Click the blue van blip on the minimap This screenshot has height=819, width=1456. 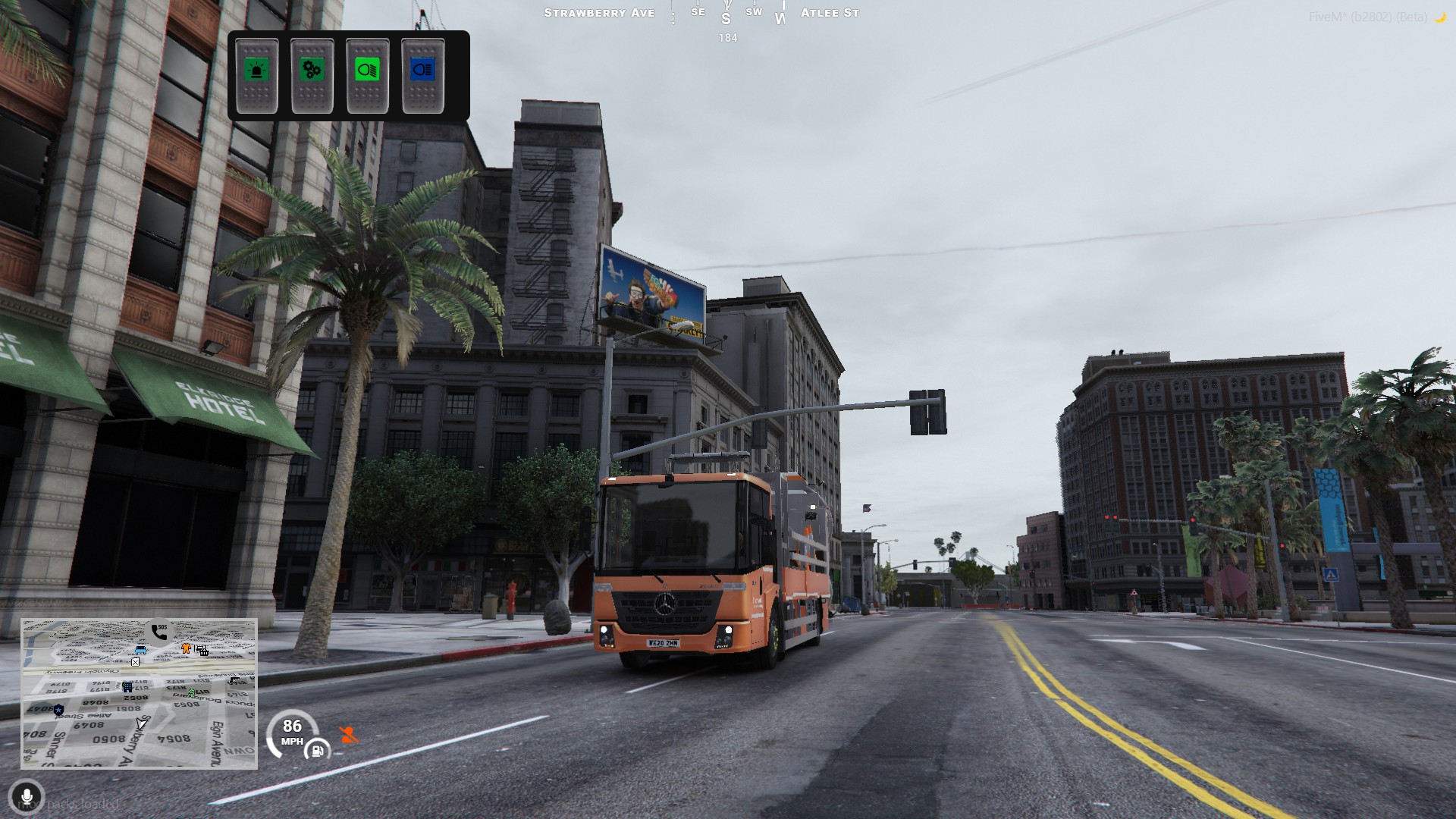[140, 650]
